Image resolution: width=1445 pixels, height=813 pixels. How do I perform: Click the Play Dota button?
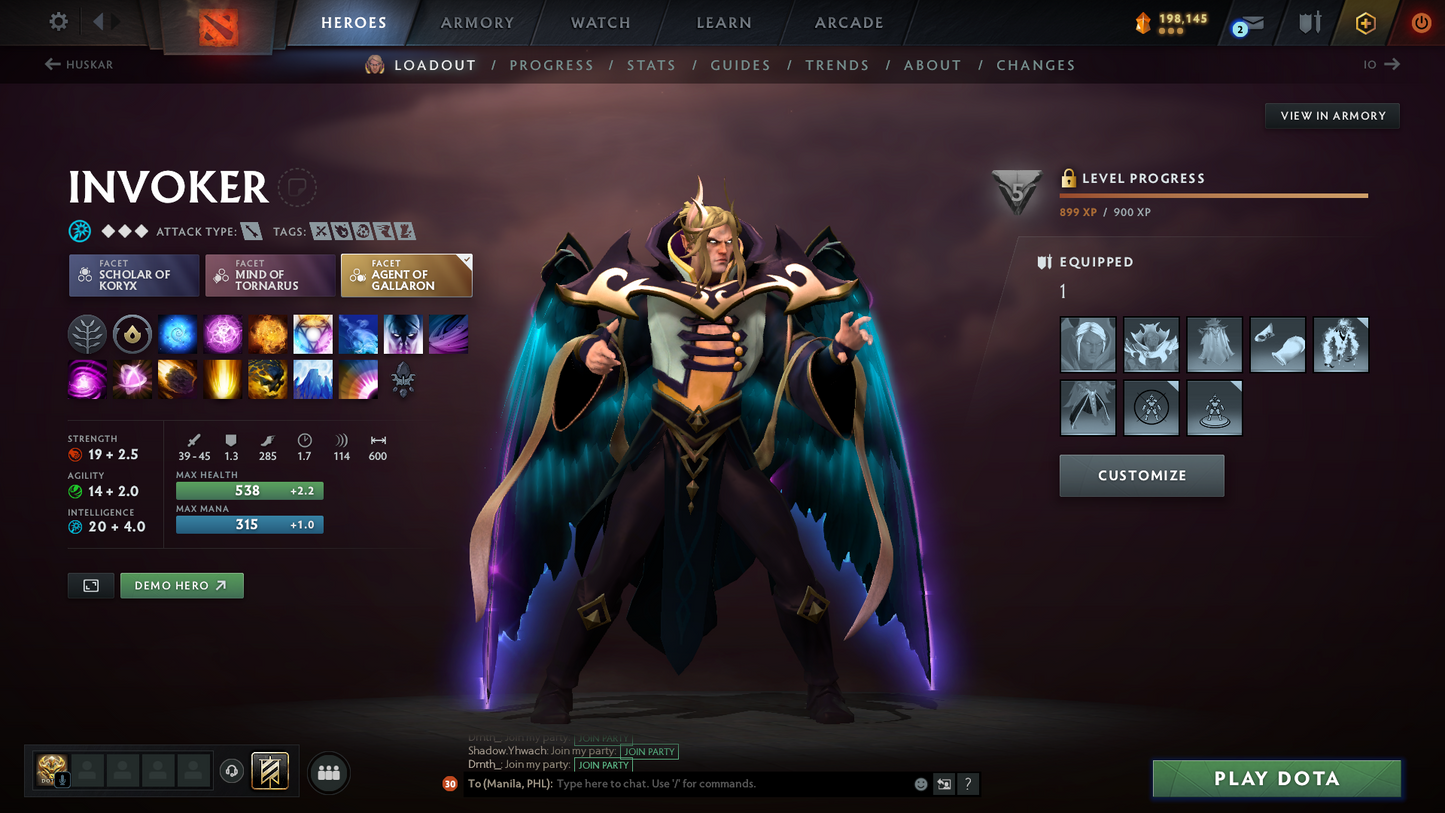1276,778
